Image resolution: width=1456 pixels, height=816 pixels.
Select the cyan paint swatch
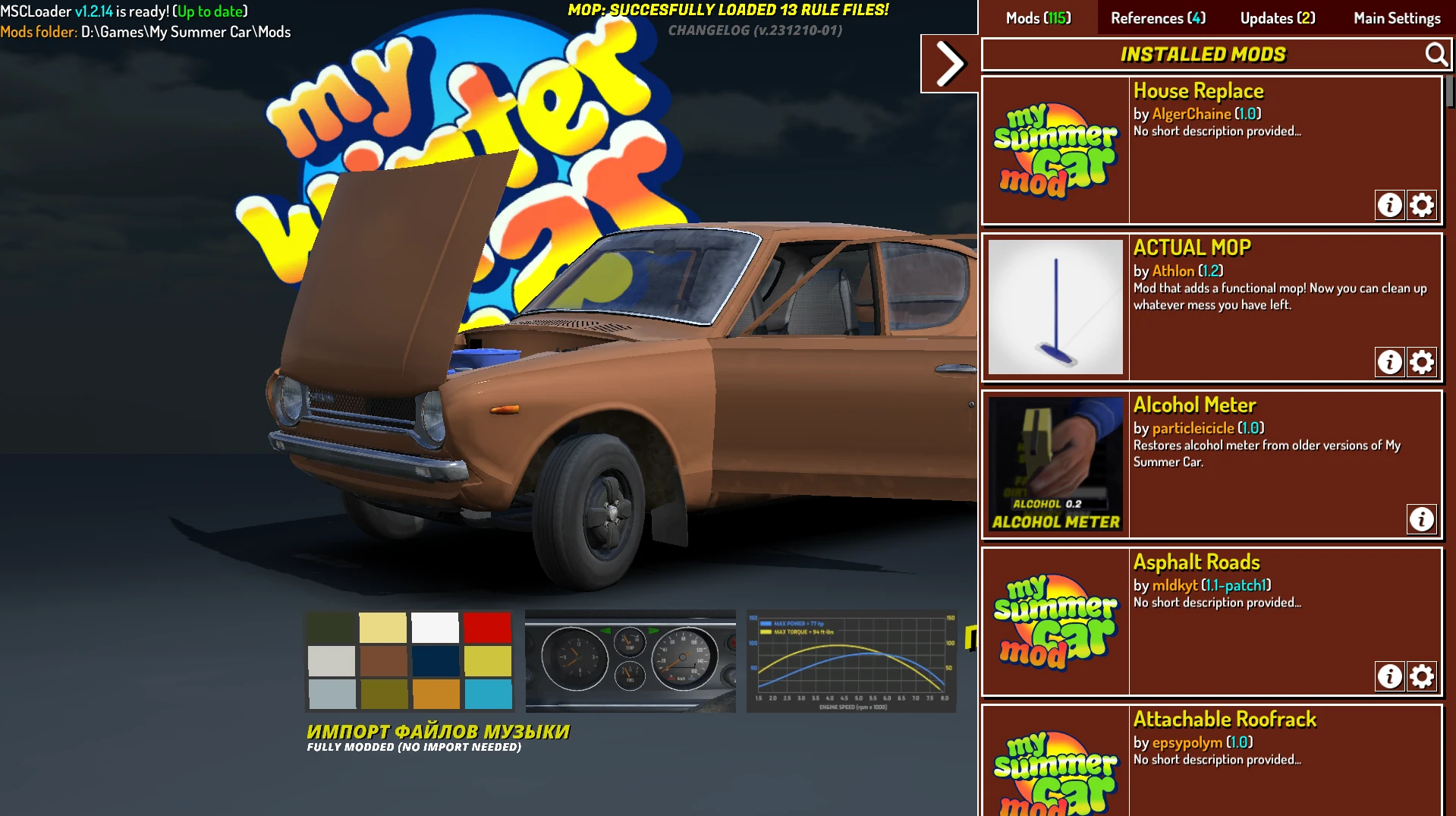click(488, 692)
